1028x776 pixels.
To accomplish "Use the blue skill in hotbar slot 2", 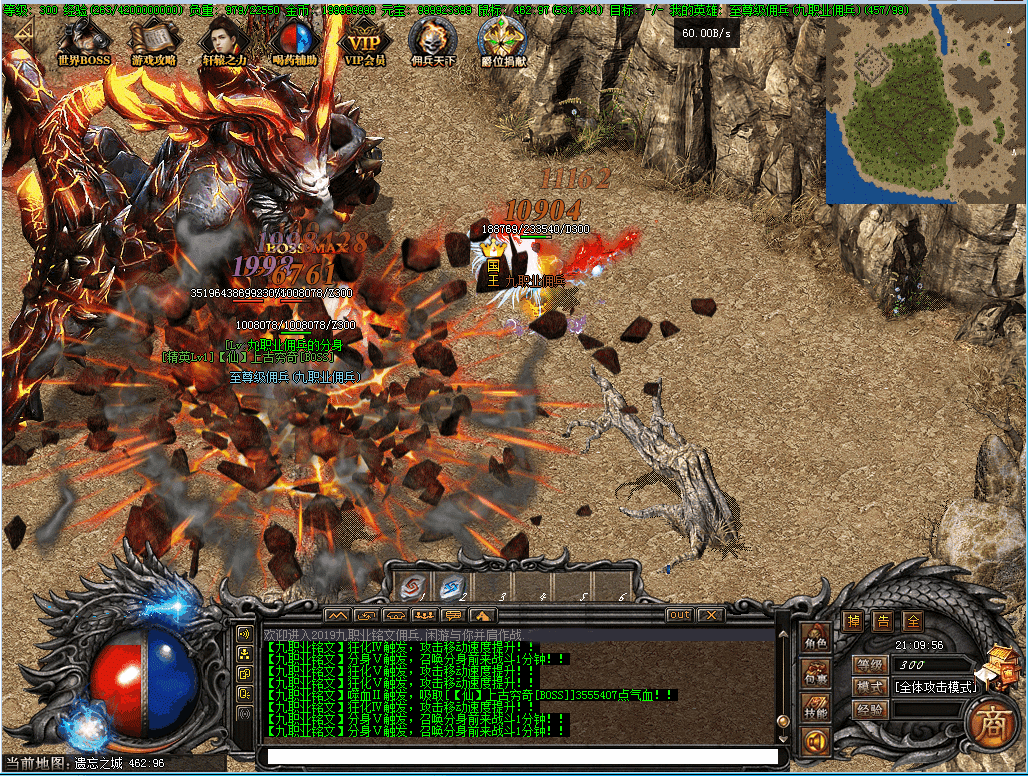I will 450,587.
